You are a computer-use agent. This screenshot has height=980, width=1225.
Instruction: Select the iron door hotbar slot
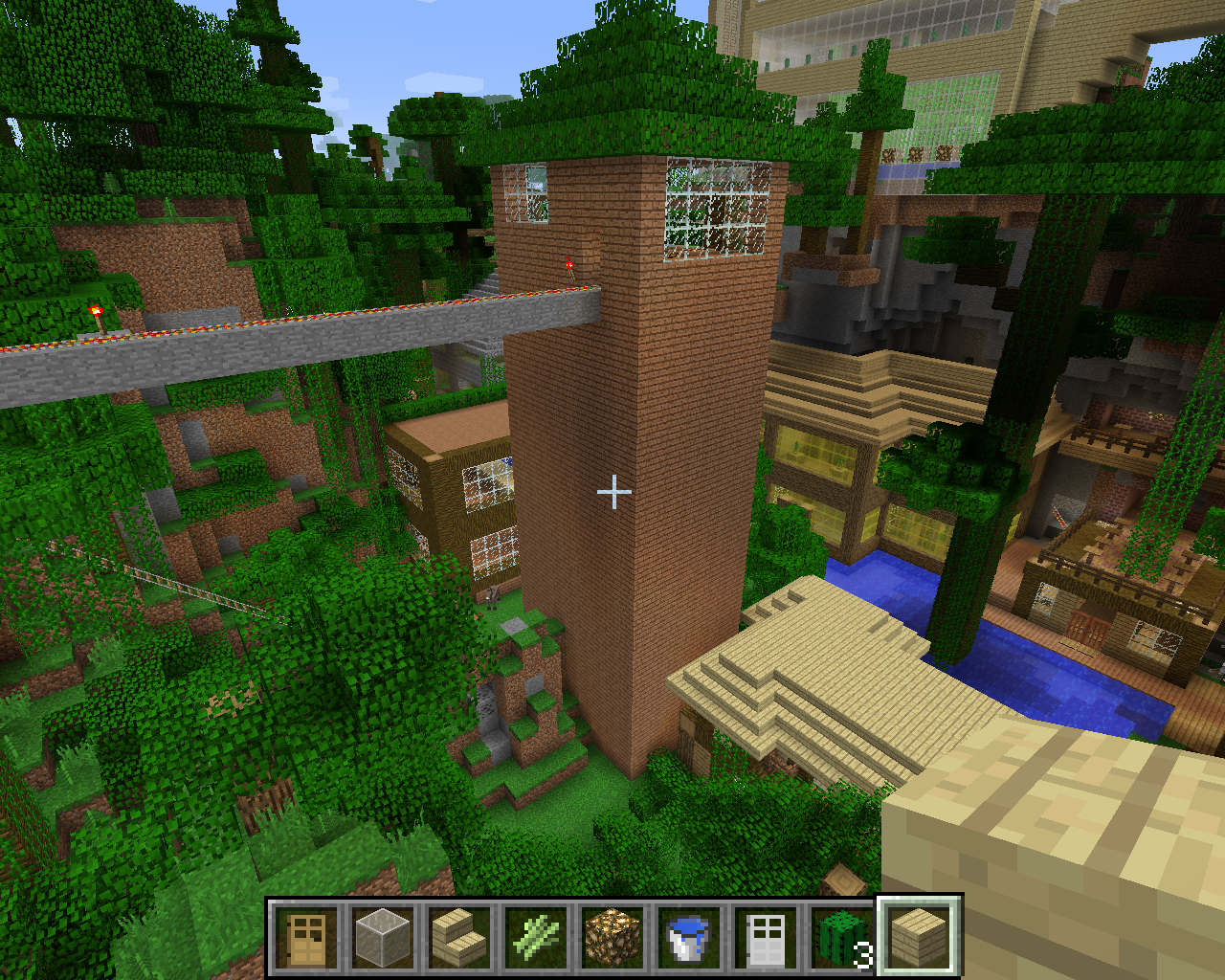(x=767, y=937)
